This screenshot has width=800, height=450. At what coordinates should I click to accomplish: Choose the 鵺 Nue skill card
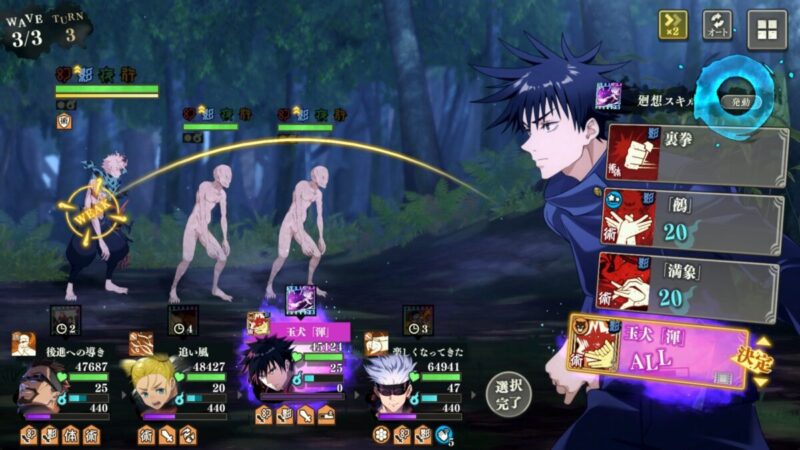pos(692,221)
